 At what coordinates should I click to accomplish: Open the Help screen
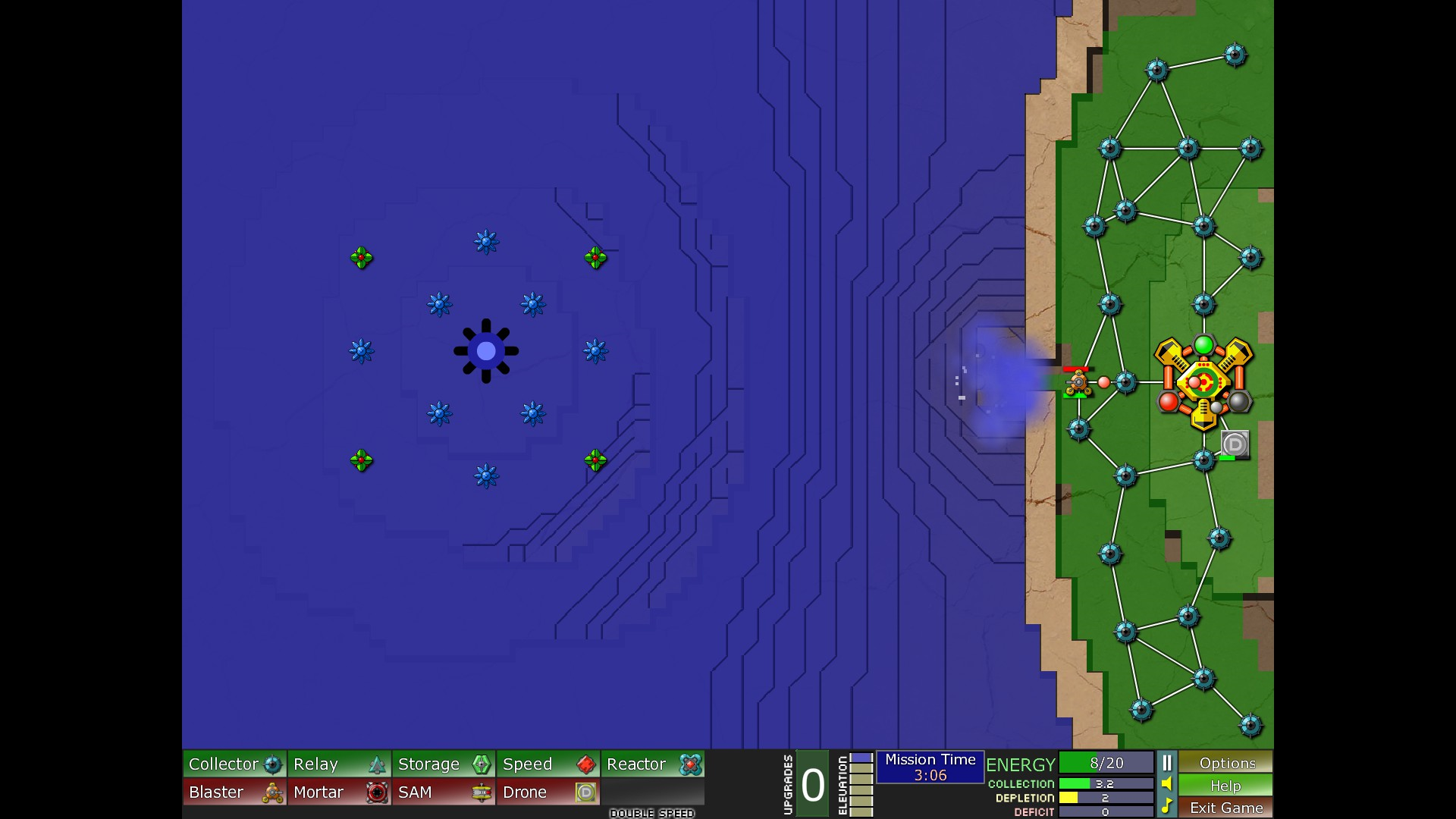(x=1226, y=786)
